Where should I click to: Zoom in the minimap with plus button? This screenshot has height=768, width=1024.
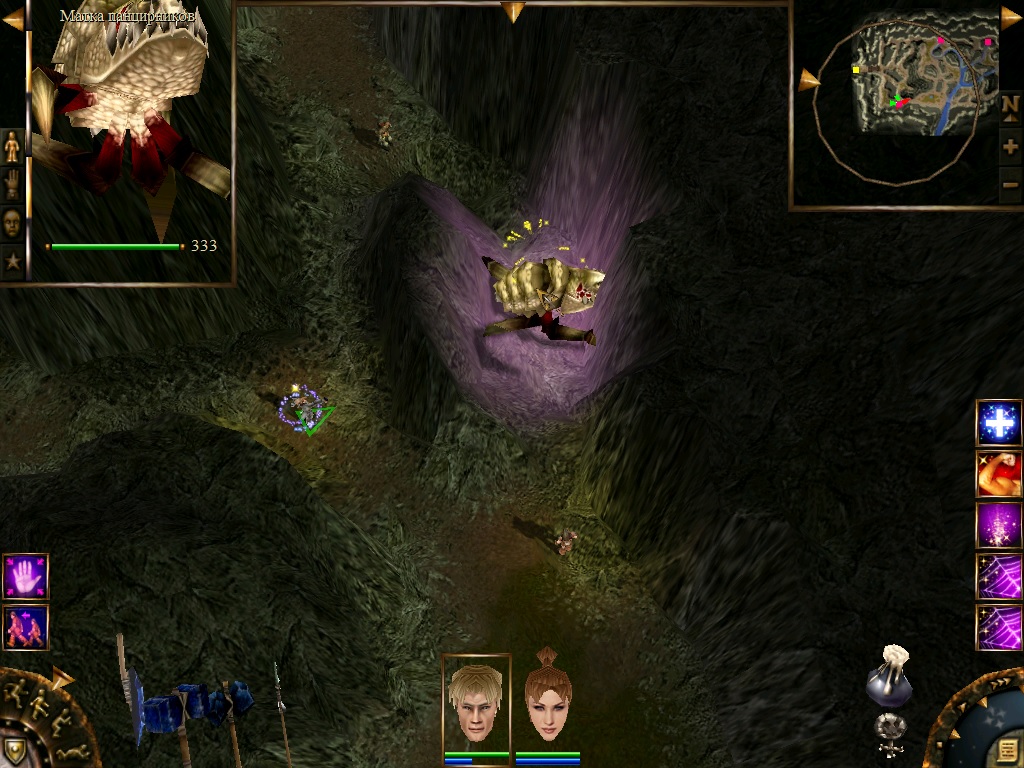(1010, 147)
